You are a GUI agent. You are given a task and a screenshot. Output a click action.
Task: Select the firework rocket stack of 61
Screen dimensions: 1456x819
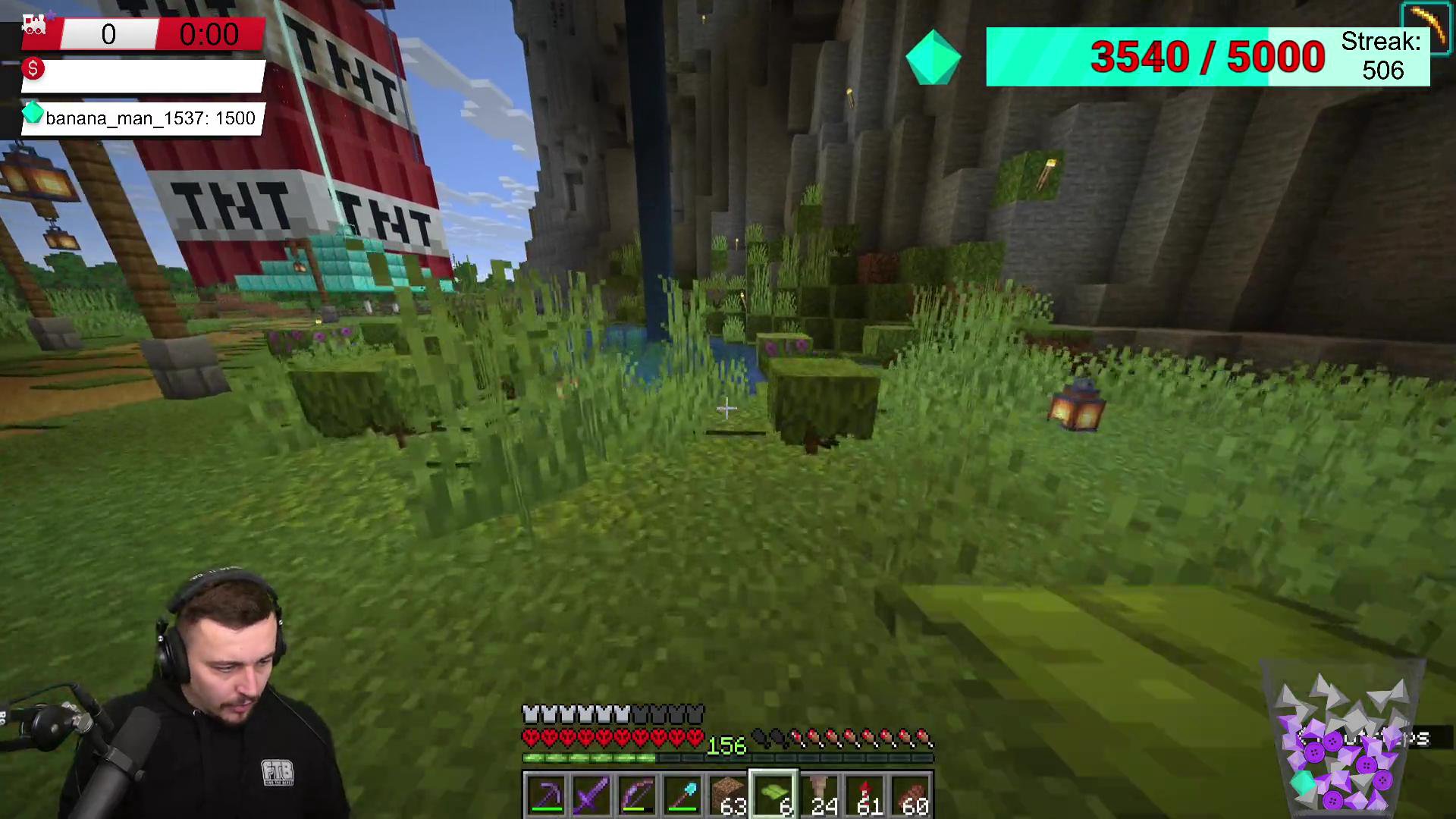[x=865, y=795]
